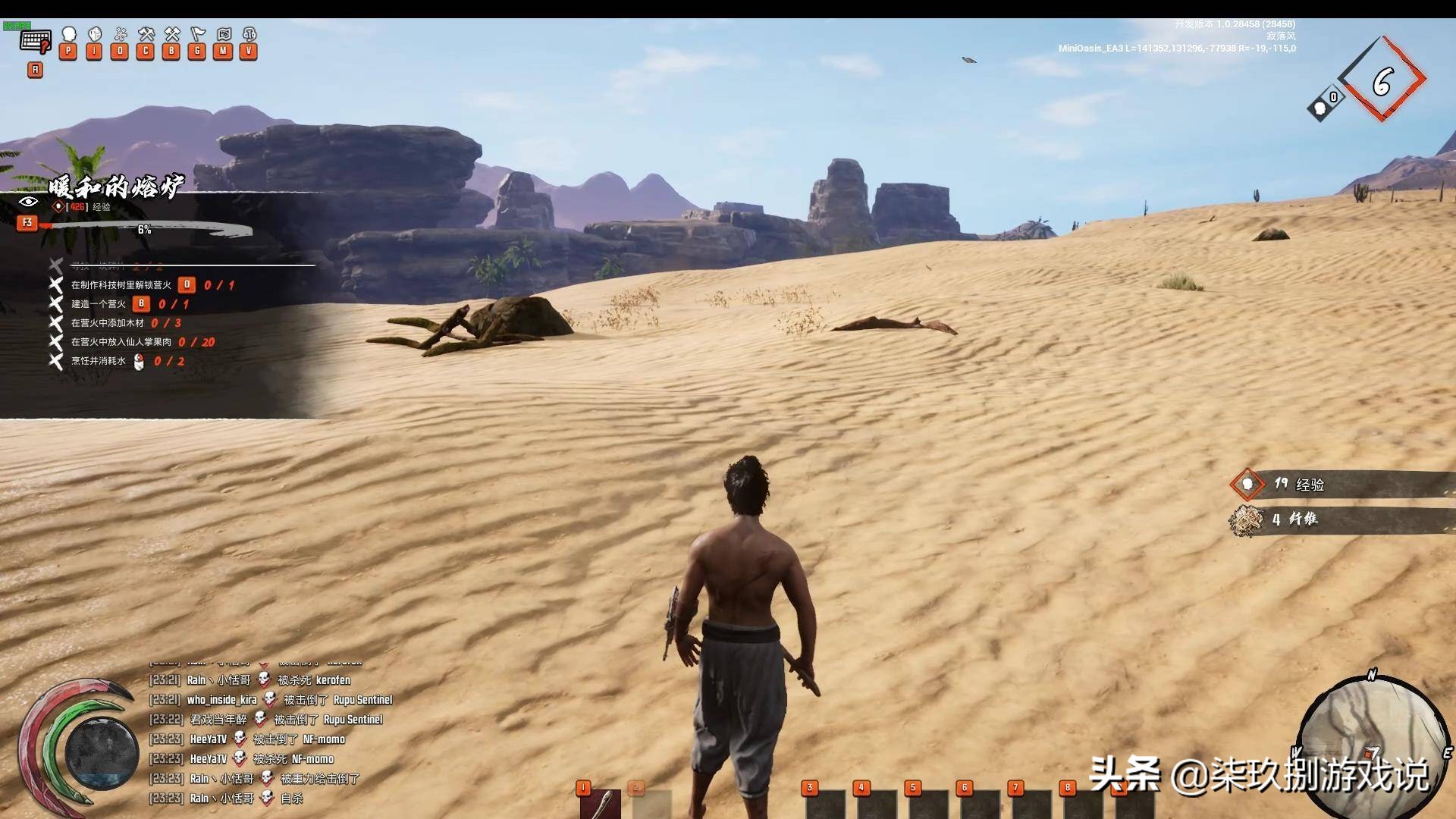Open the keyboard help icon
This screenshot has width=1456, height=819.
click(36, 40)
